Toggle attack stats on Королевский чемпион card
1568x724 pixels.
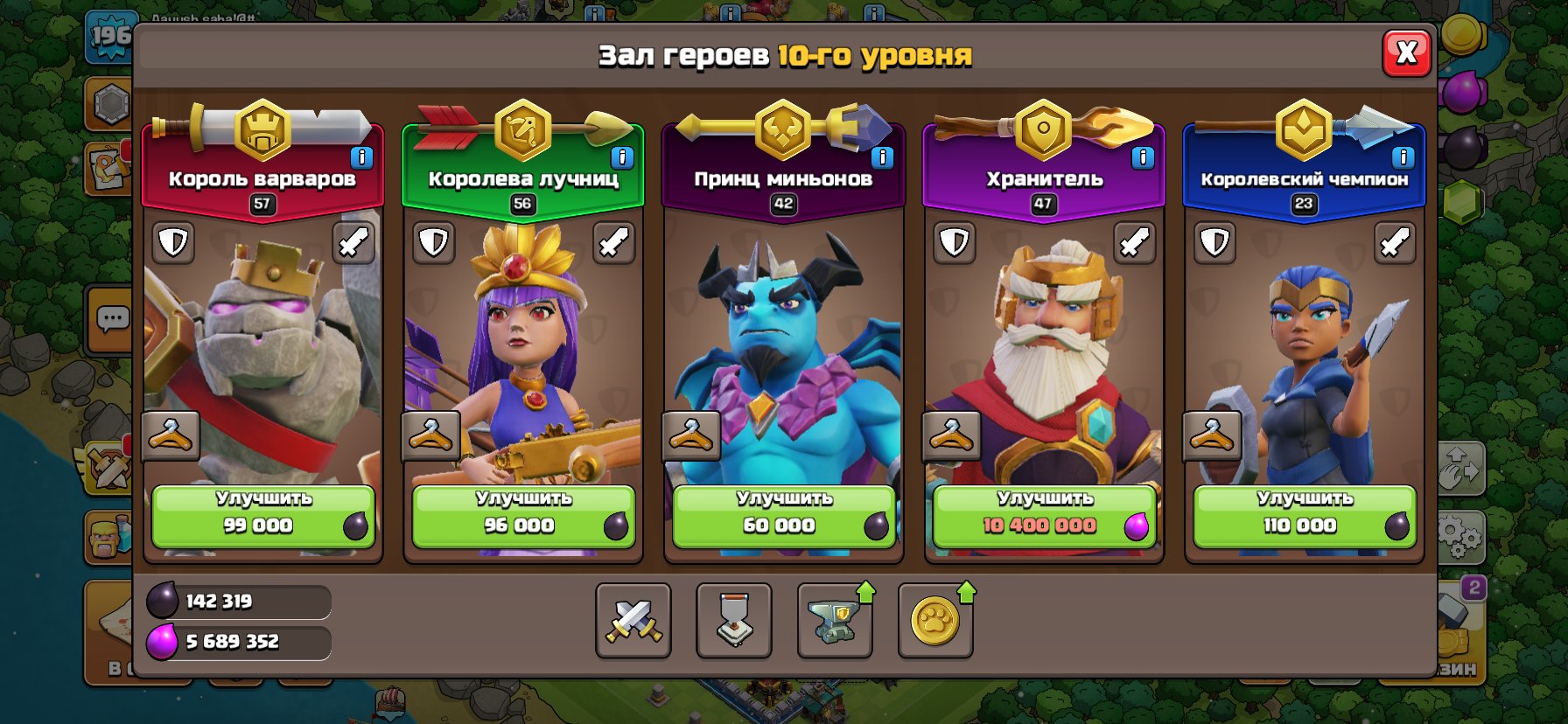click(1393, 242)
